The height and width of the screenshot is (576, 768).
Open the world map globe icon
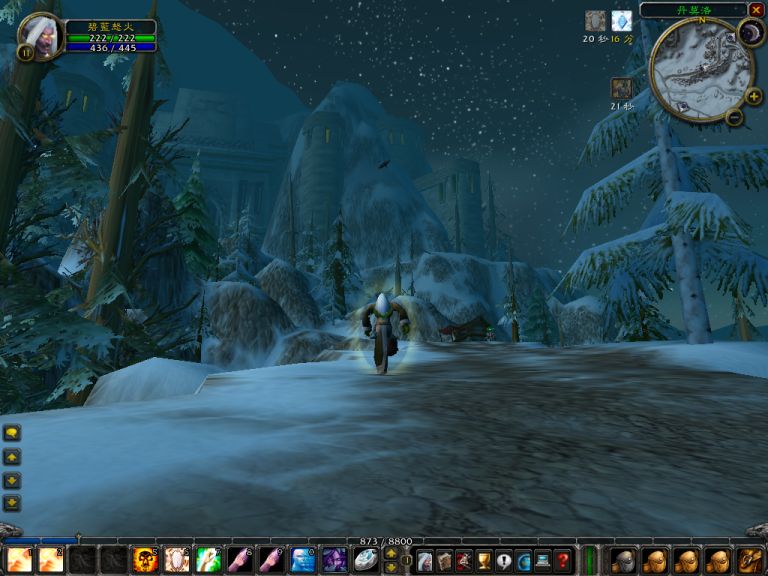pyautogui.click(x=523, y=561)
